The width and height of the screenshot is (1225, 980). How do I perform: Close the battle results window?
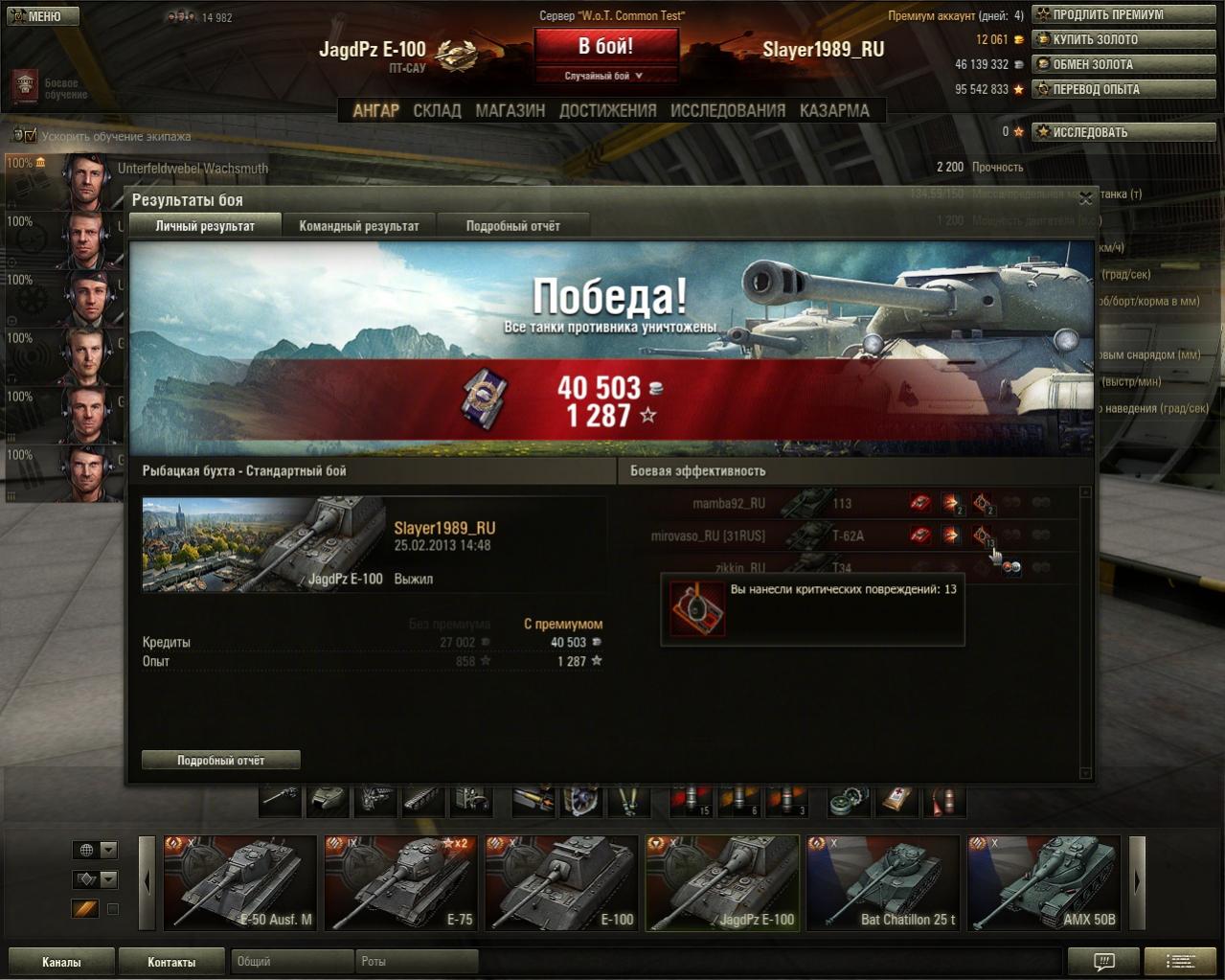point(1085,198)
